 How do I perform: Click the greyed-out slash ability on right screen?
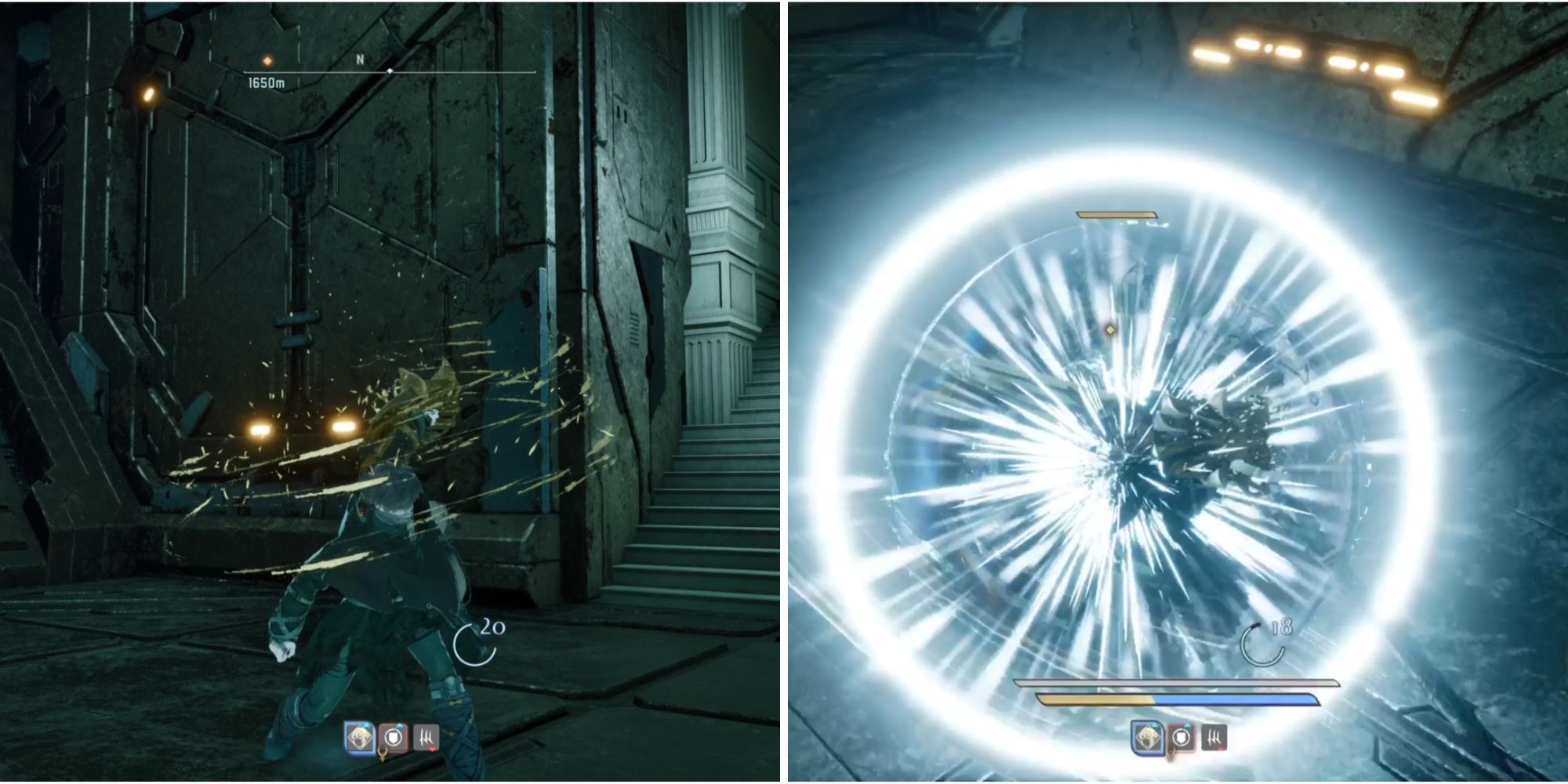1214,739
